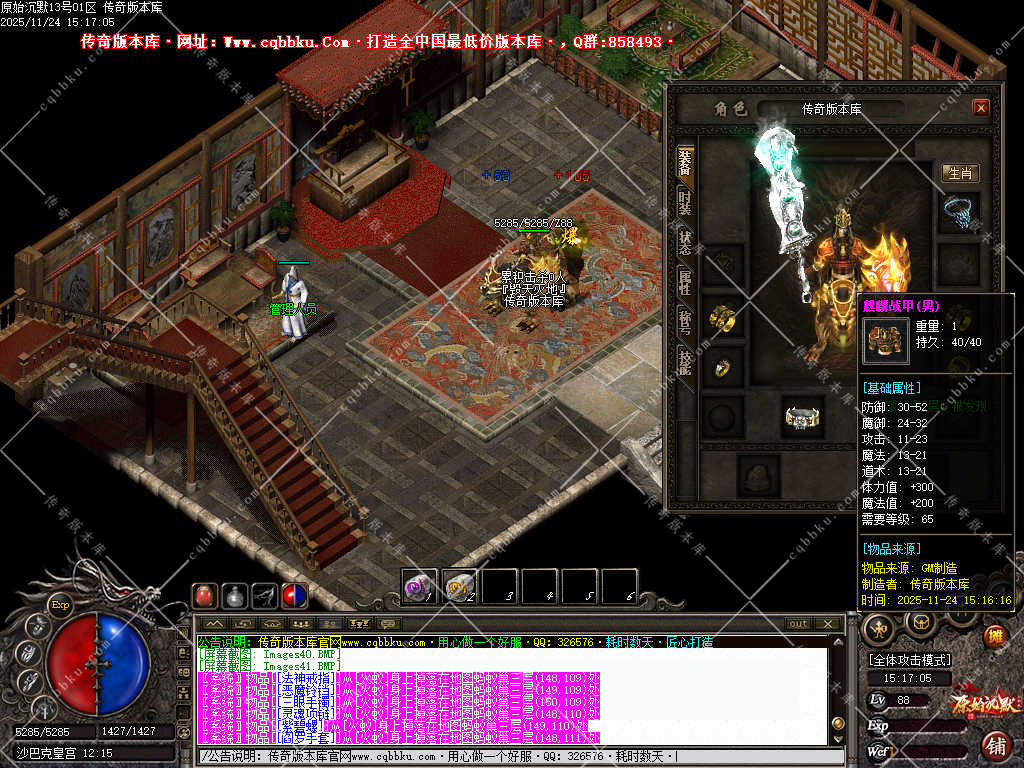Close the character panel
Image resolution: width=1024 pixels, height=768 pixels.
[x=980, y=108]
